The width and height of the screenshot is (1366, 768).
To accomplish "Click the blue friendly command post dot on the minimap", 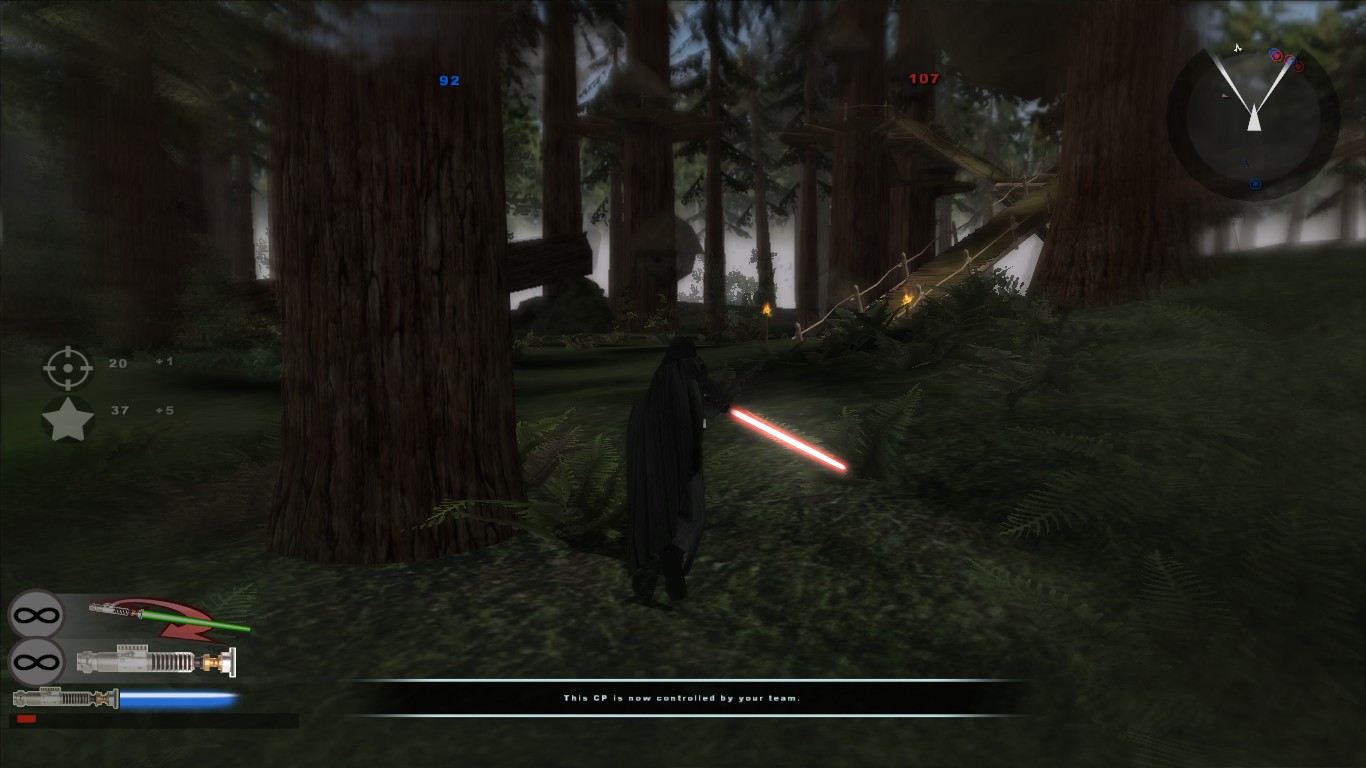I will [1256, 182].
